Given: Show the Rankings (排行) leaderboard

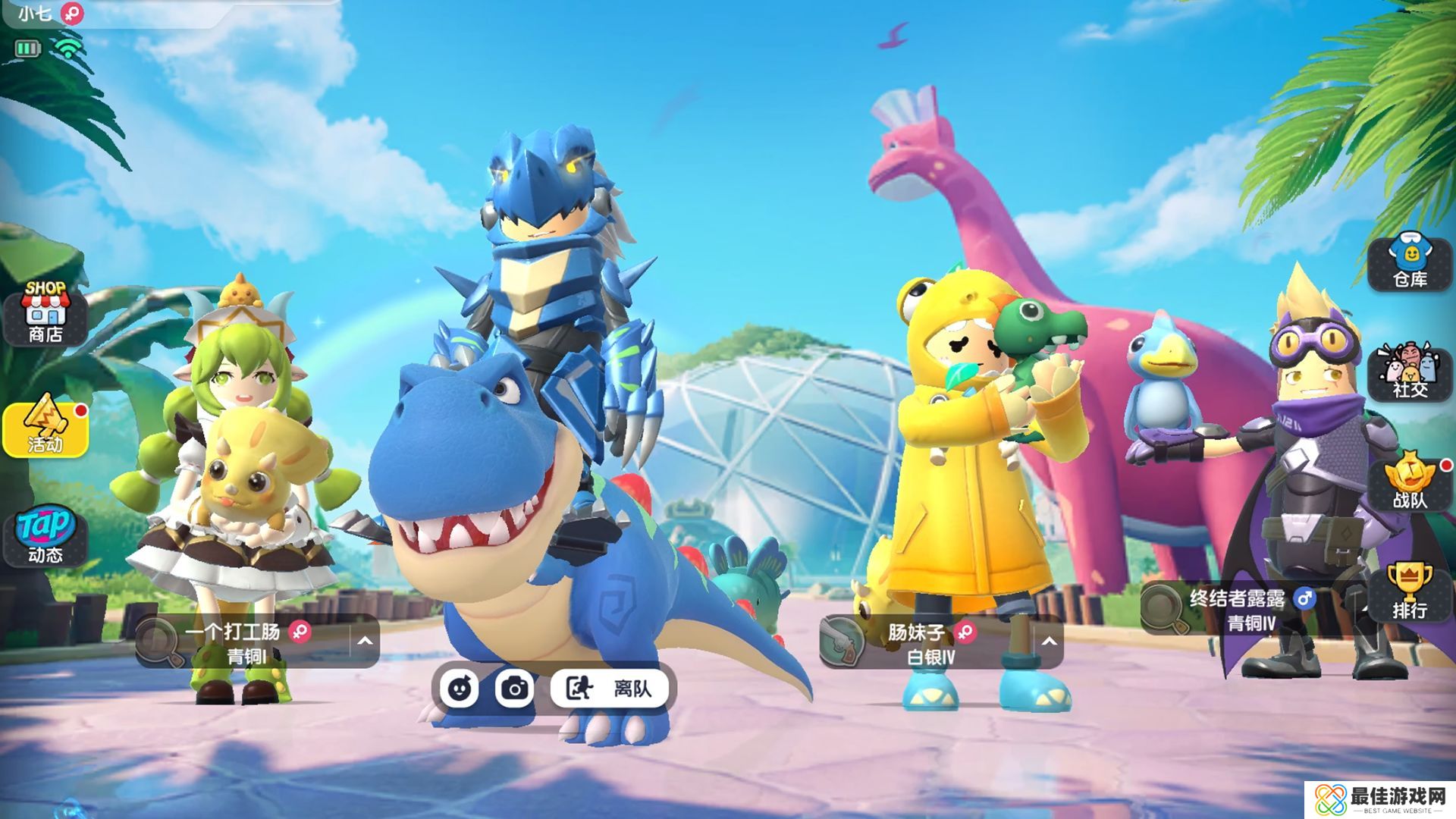Looking at the screenshot, I should point(1410,591).
